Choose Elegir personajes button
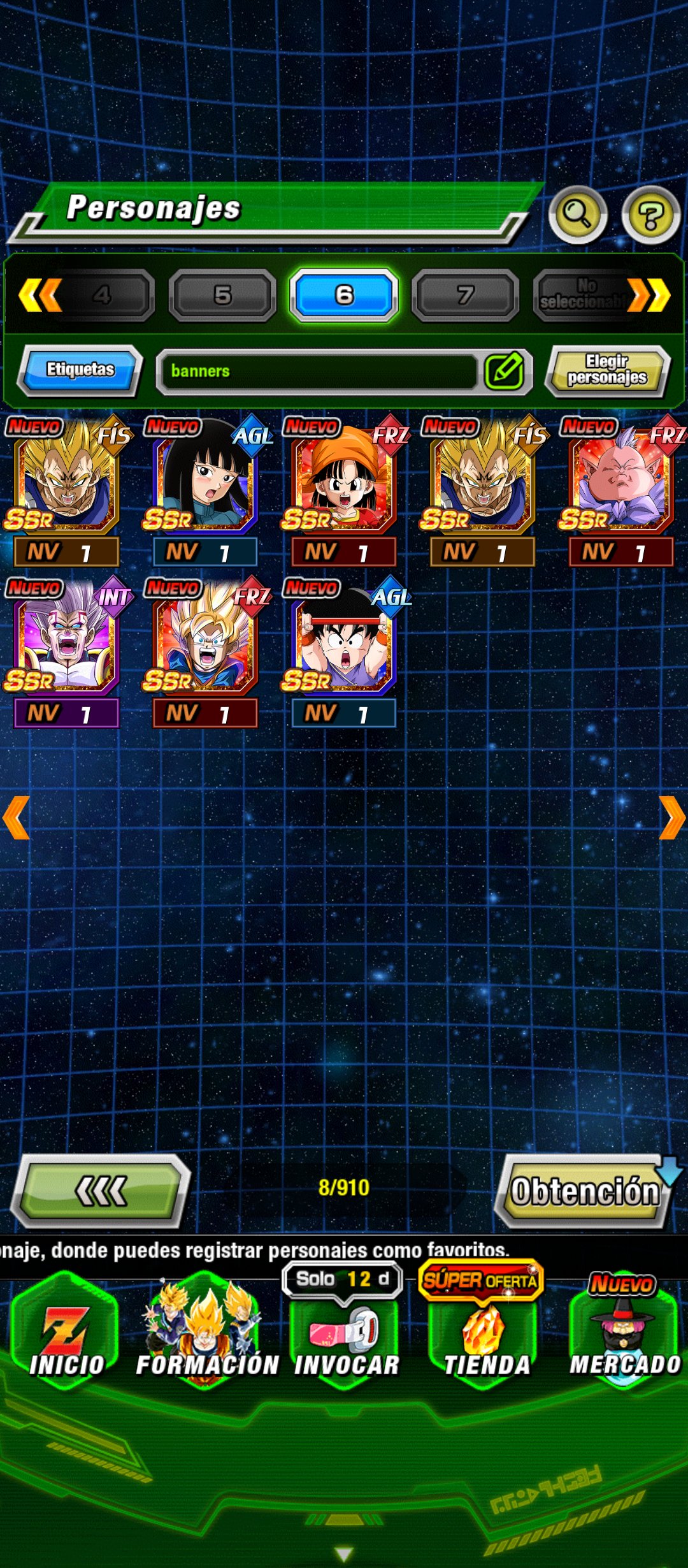Viewport: 688px width, 1568px height. tap(607, 370)
